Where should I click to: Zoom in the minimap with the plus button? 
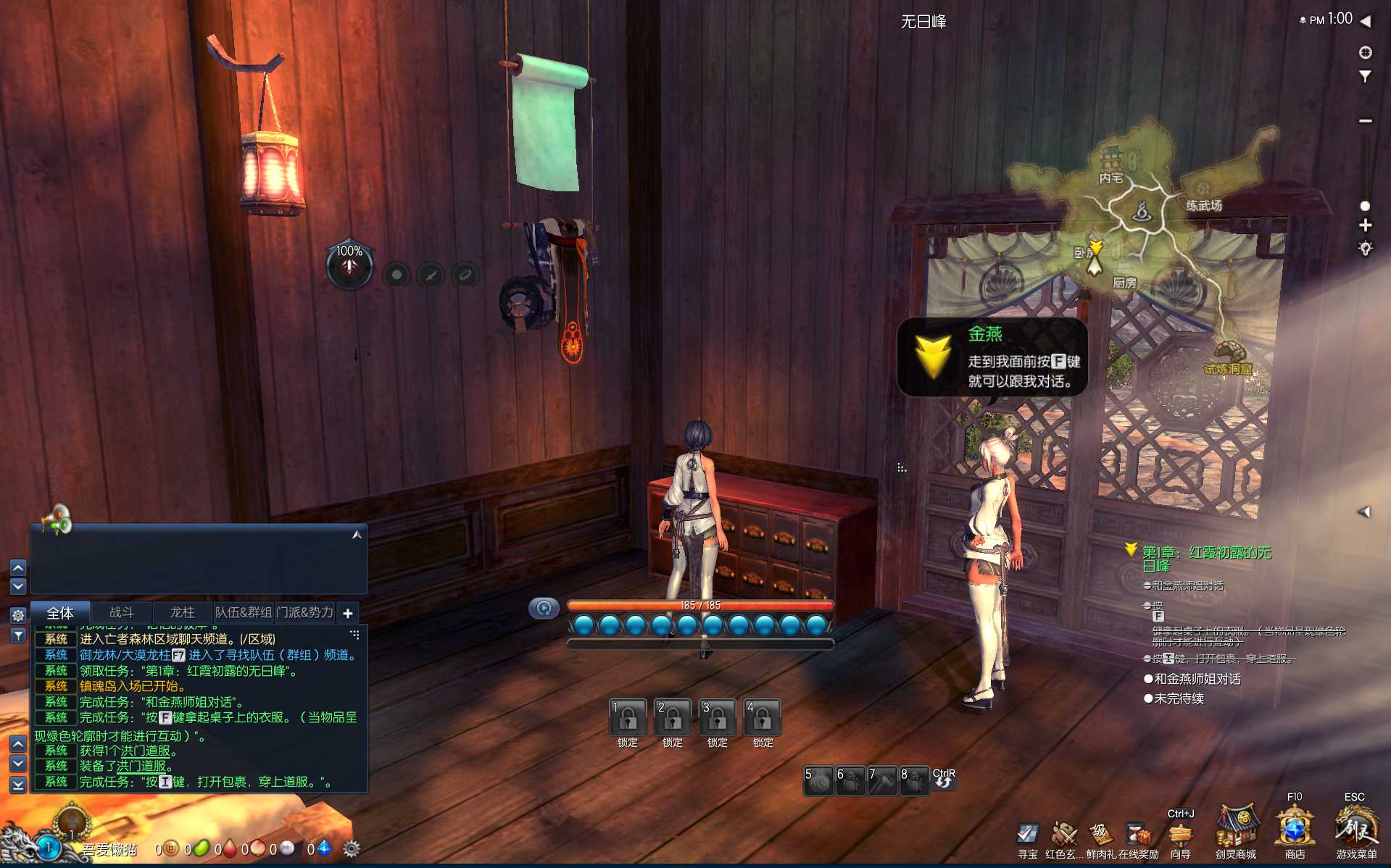[1365, 225]
